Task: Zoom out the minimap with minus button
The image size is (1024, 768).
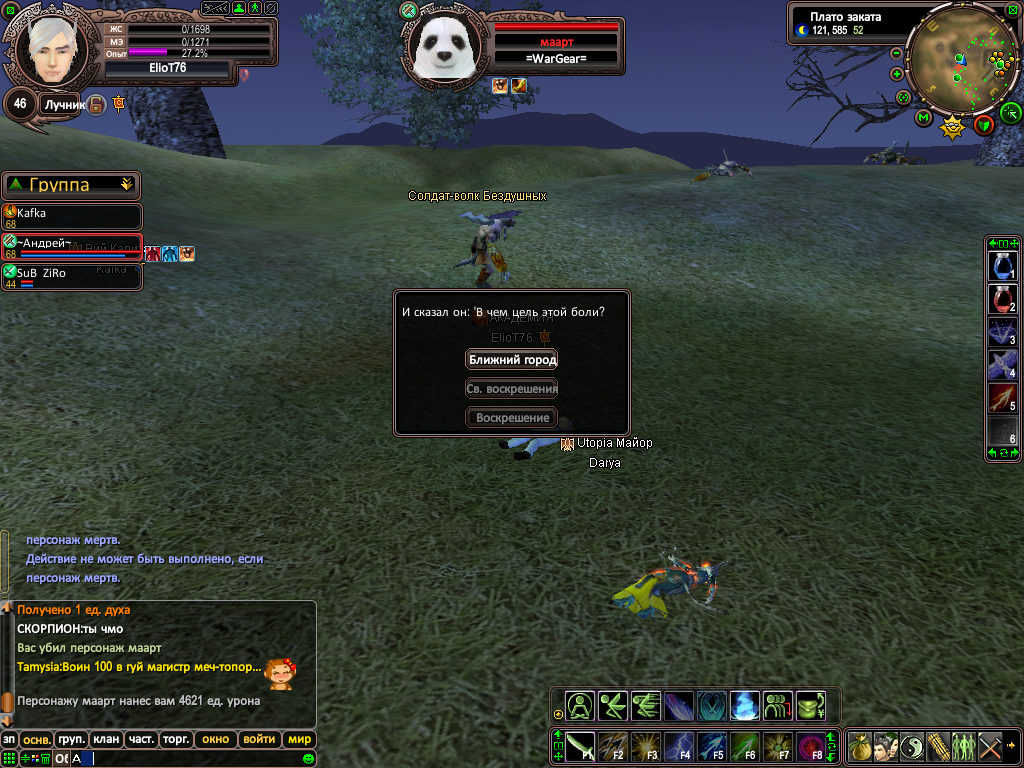Action: [x=896, y=53]
